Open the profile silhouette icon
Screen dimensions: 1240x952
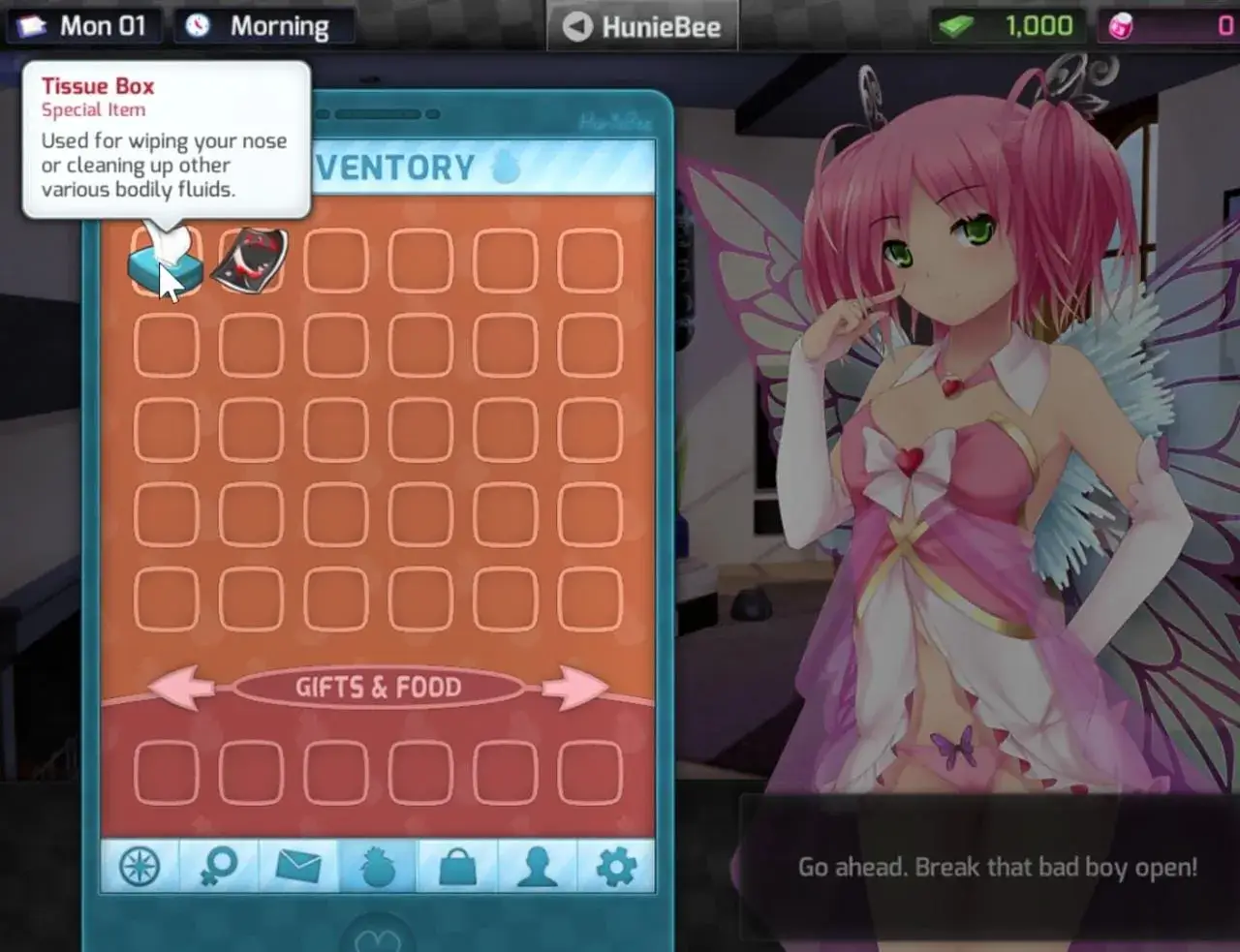pos(538,866)
